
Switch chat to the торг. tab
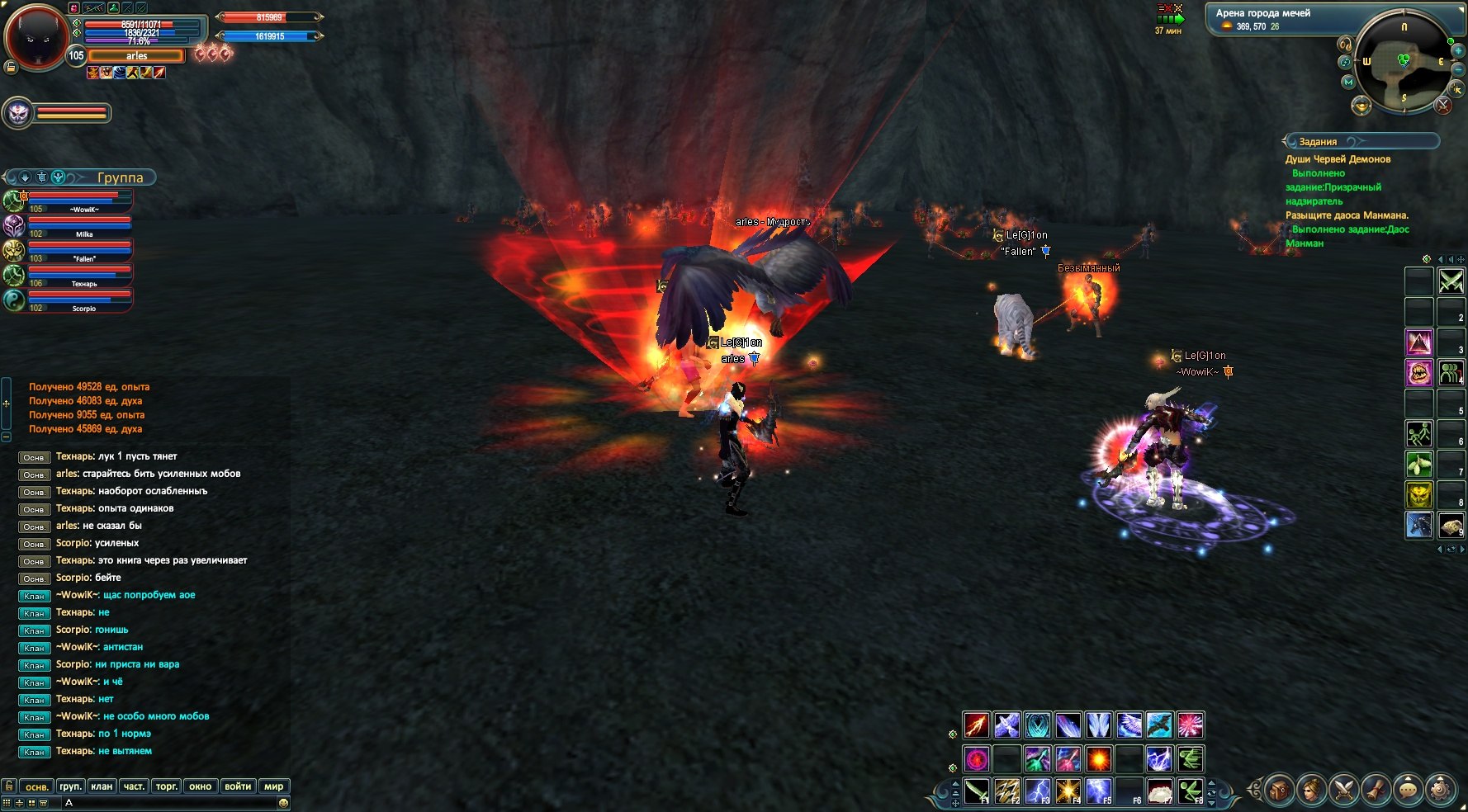point(167,786)
